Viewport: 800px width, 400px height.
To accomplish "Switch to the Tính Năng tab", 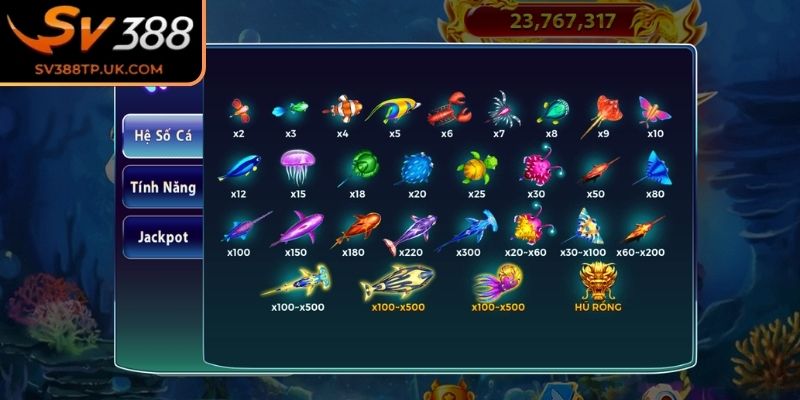I will (x=161, y=186).
